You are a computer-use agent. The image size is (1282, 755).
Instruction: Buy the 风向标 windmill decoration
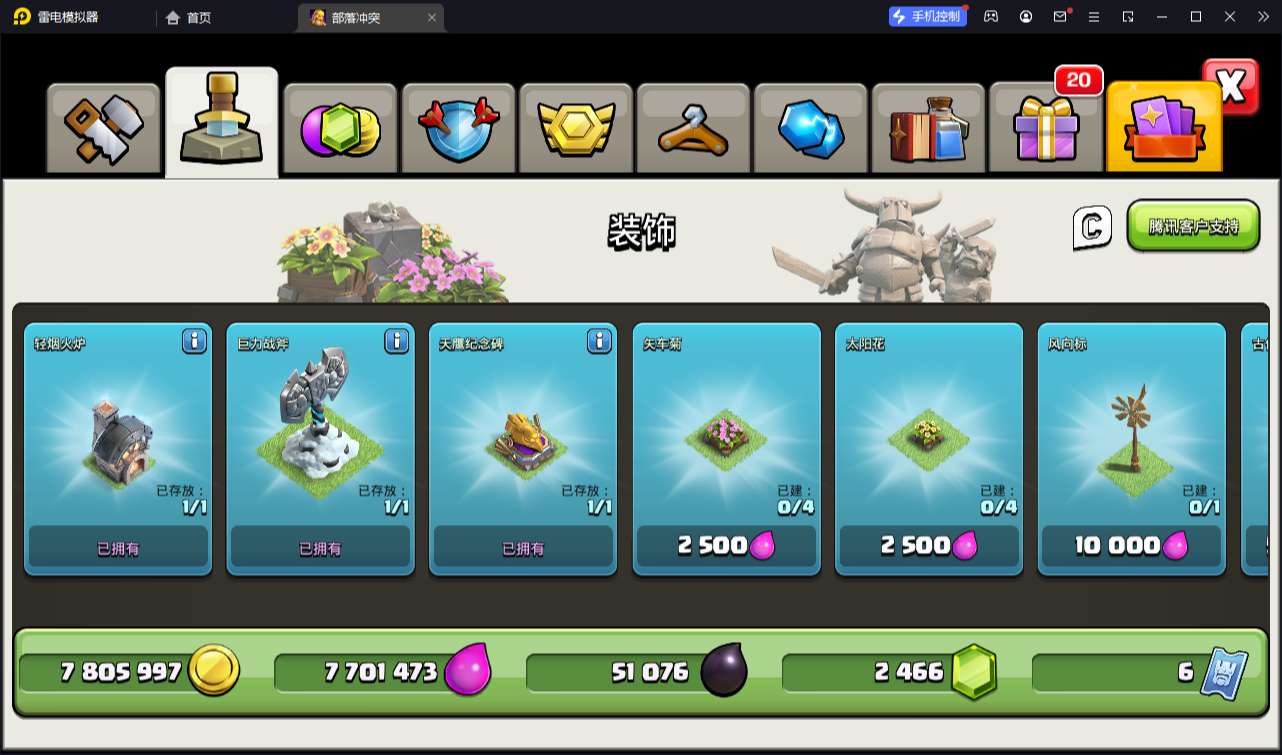click(x=1131, y=546)
